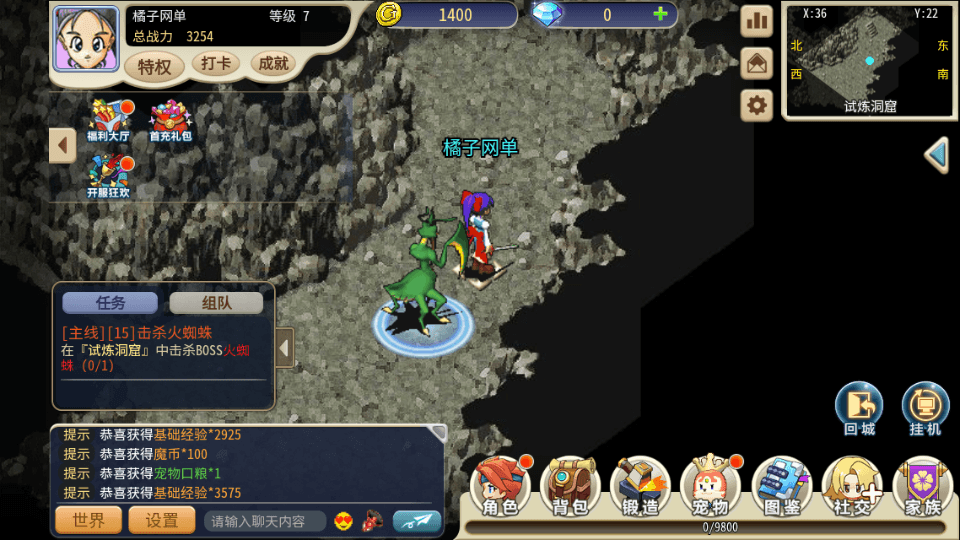Select the 世界 world chat channel button
Viewport: 960px width, 540px height.
point(88,520)
